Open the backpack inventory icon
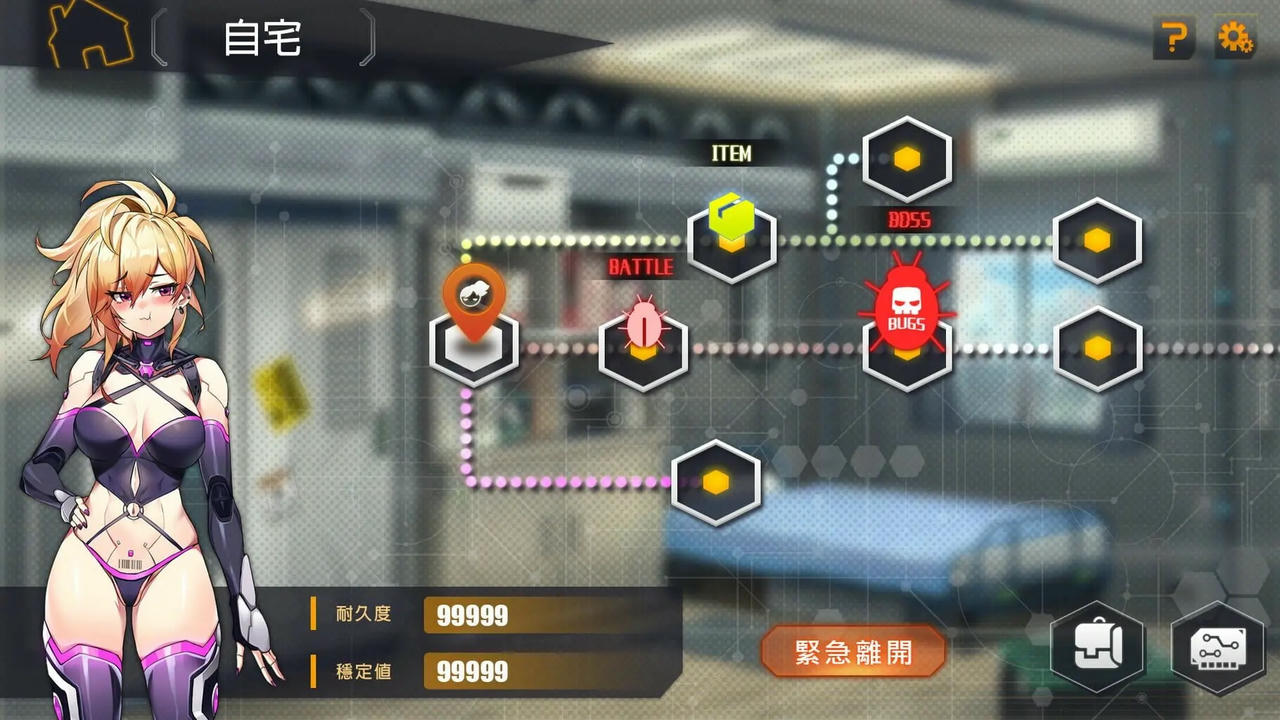The width and height of the screenshot is (1280, 720). [1097, 648]
